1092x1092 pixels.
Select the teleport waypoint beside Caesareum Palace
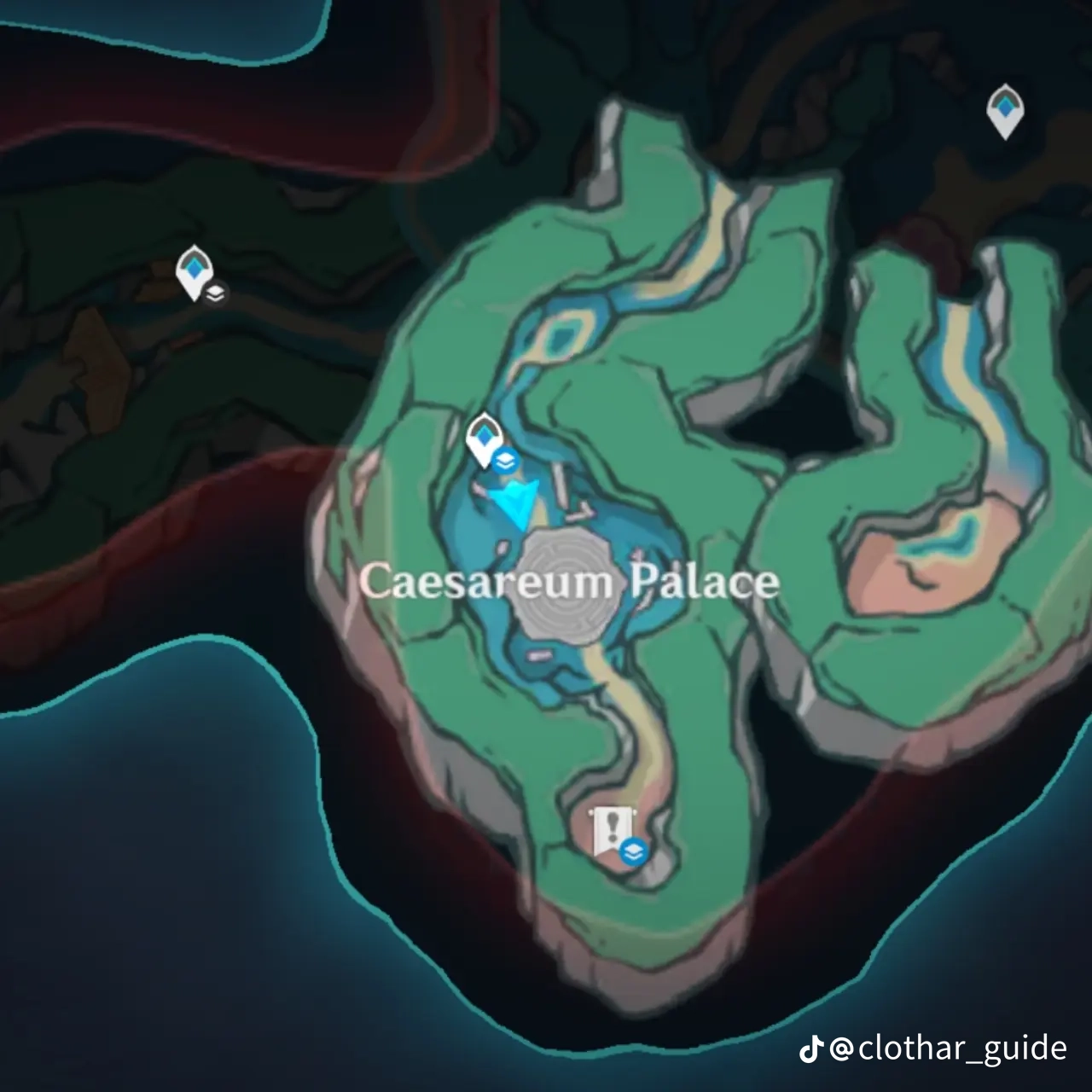484,435
